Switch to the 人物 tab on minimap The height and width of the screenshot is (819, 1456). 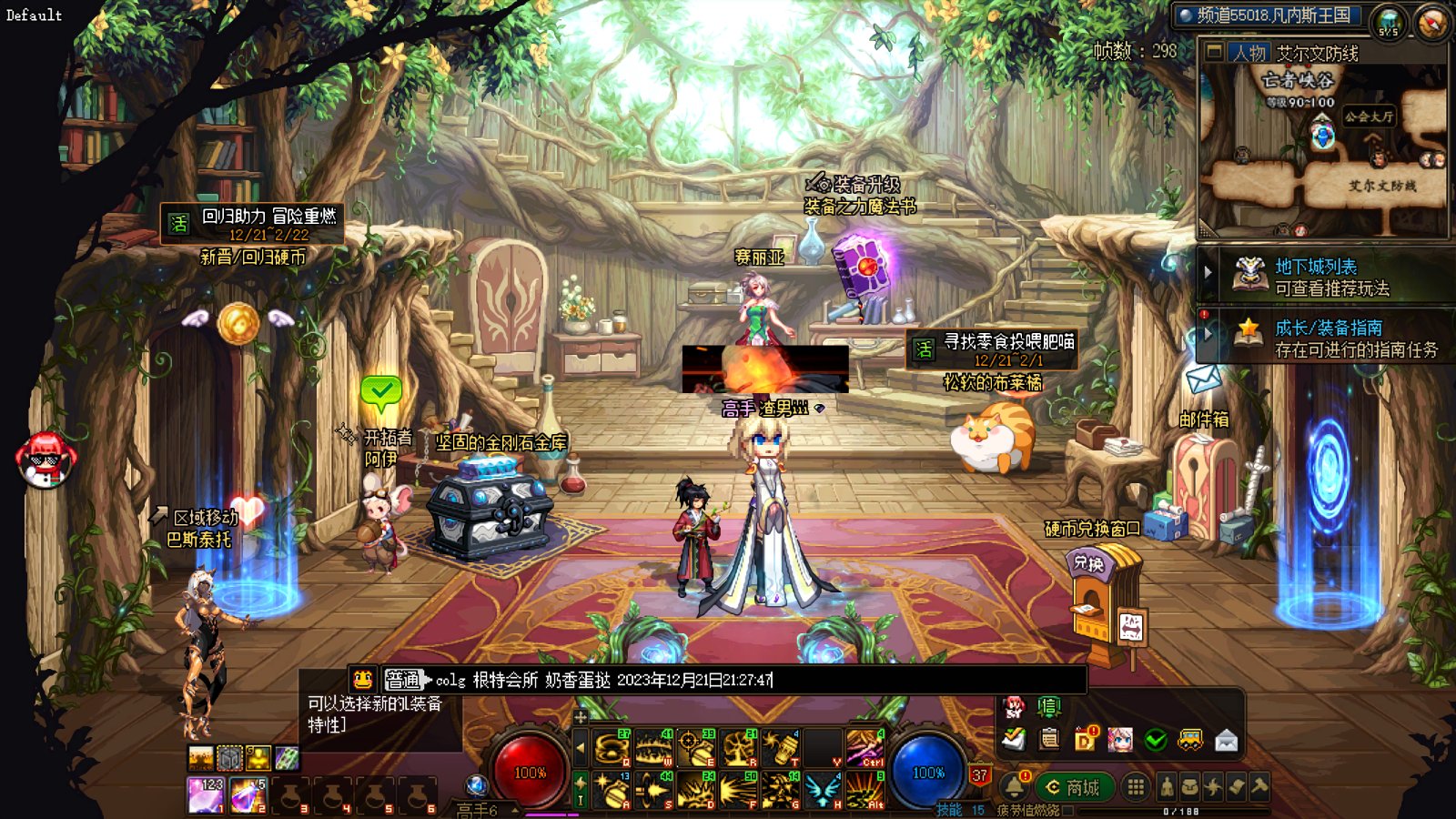click(1249, 53)
